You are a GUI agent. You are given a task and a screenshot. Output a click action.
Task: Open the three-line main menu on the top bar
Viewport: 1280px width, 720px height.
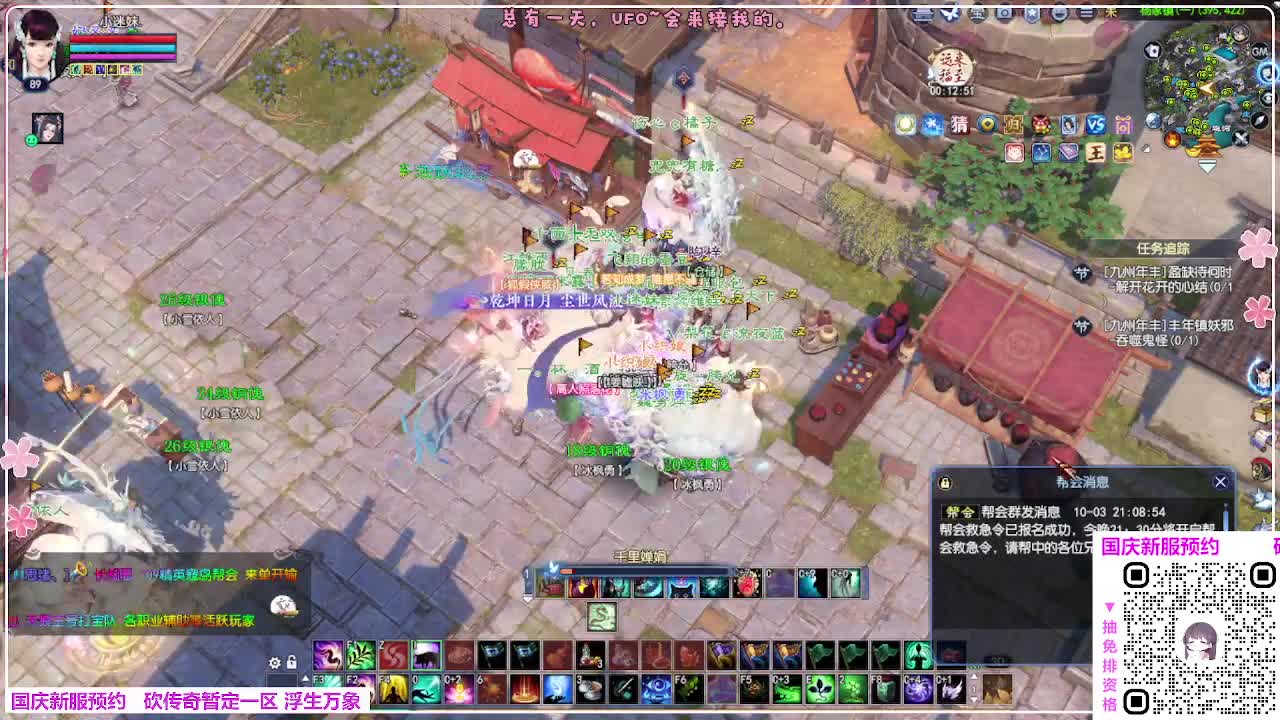(1086, 12)
